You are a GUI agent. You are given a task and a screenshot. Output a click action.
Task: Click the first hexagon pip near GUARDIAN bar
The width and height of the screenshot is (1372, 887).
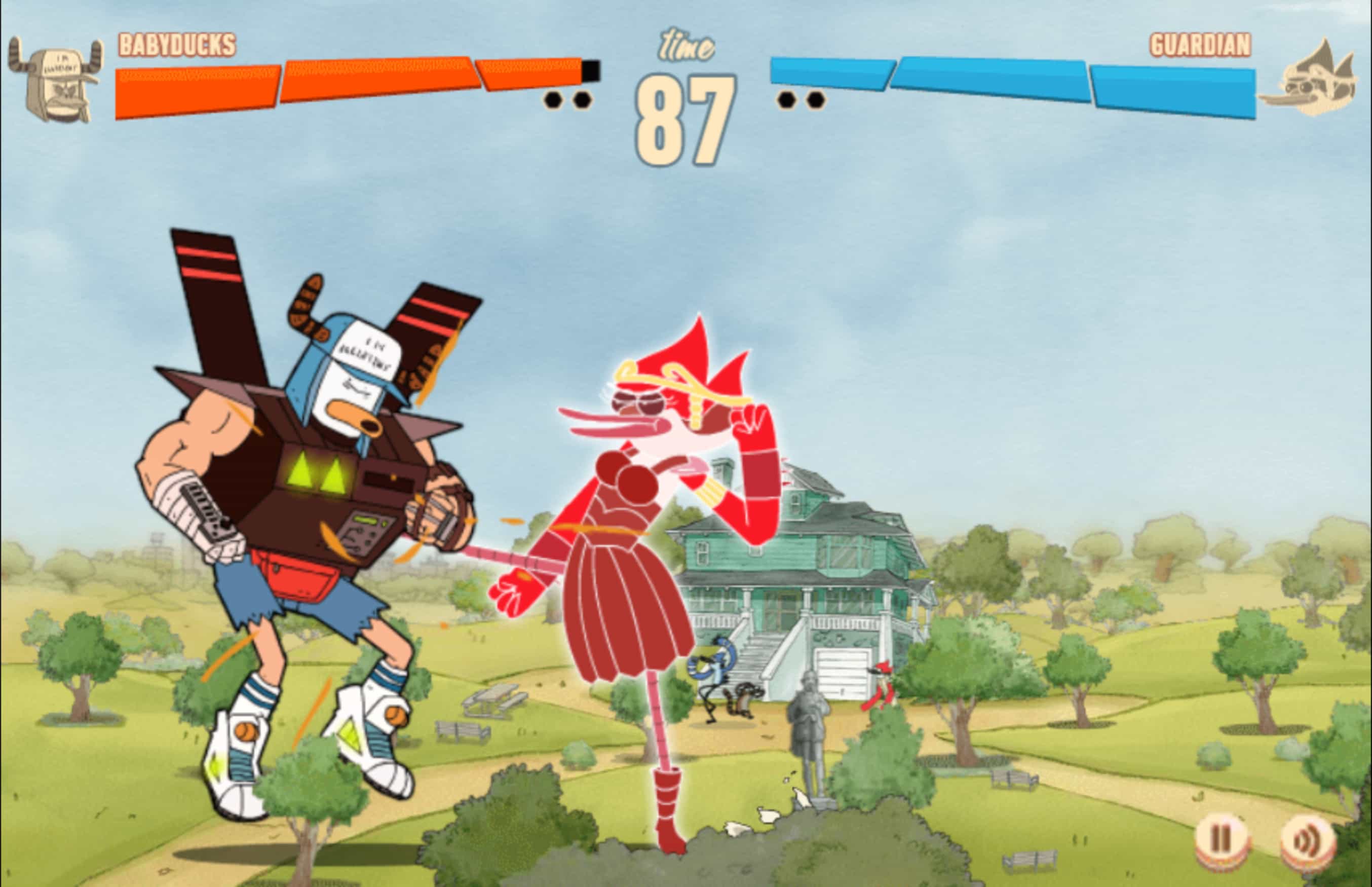pos(786,100)
